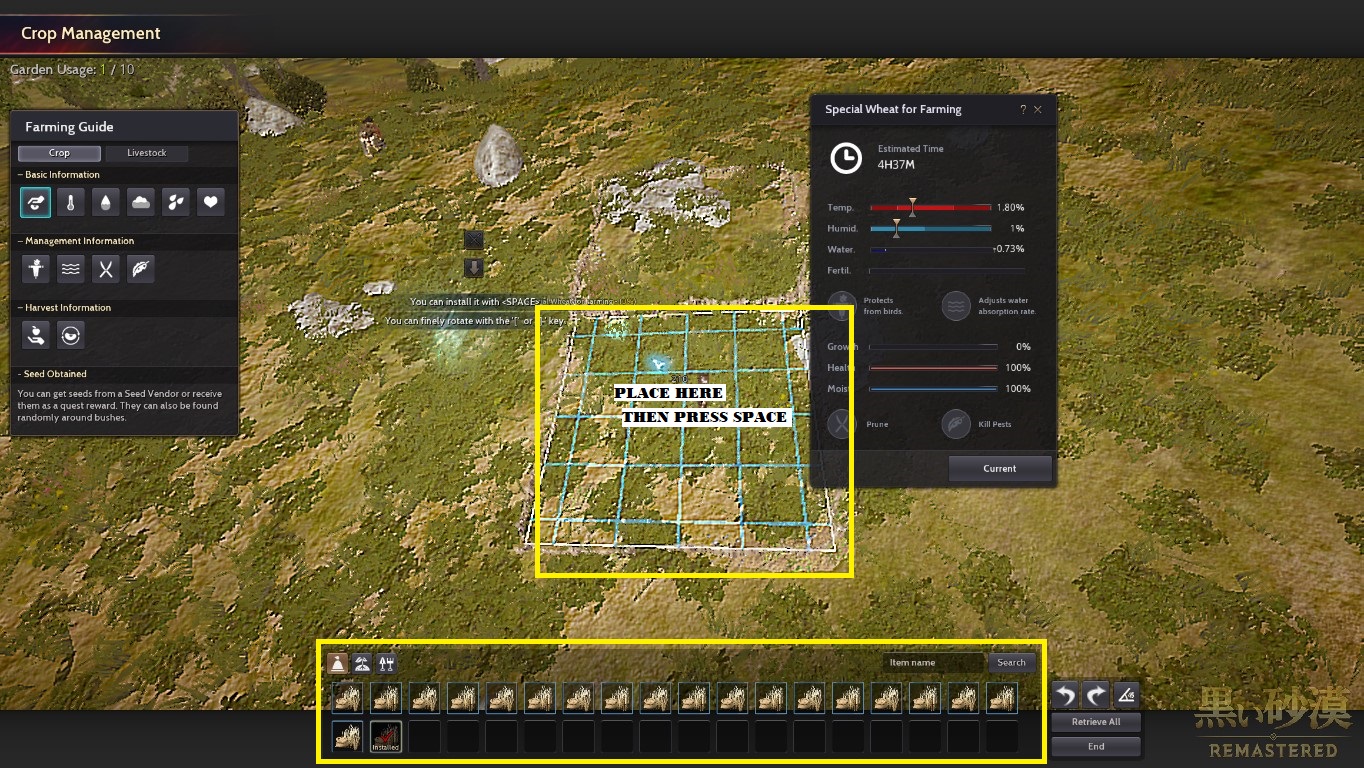Toggle the tools filter icon in the fence toolbar

click(x=387, y=662)
